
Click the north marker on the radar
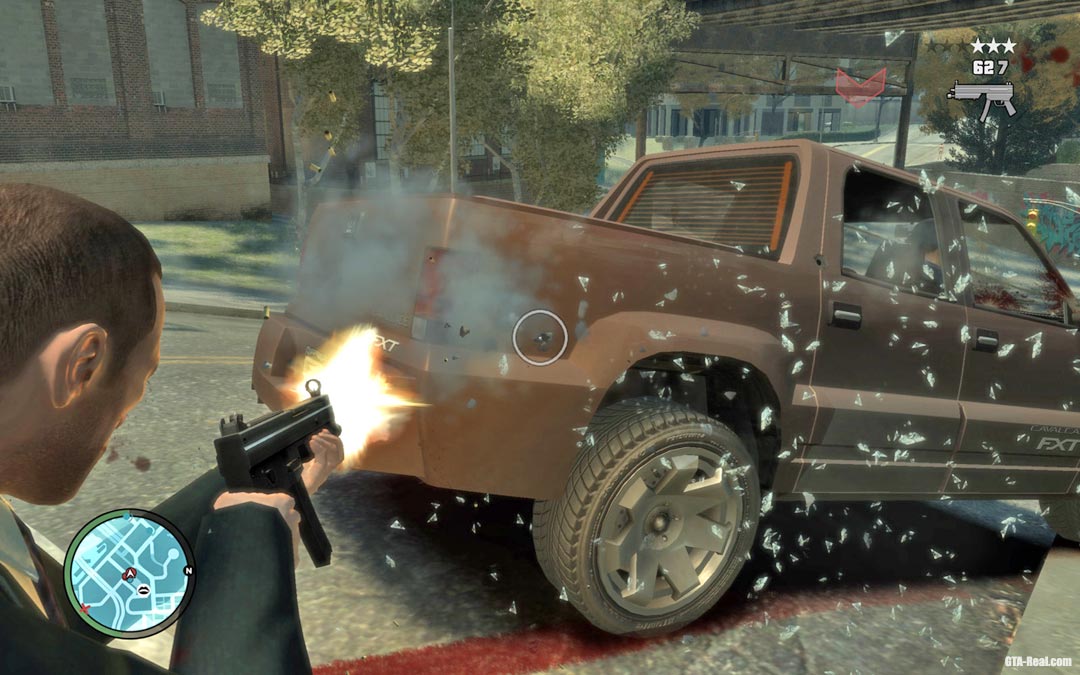[188, 571]
